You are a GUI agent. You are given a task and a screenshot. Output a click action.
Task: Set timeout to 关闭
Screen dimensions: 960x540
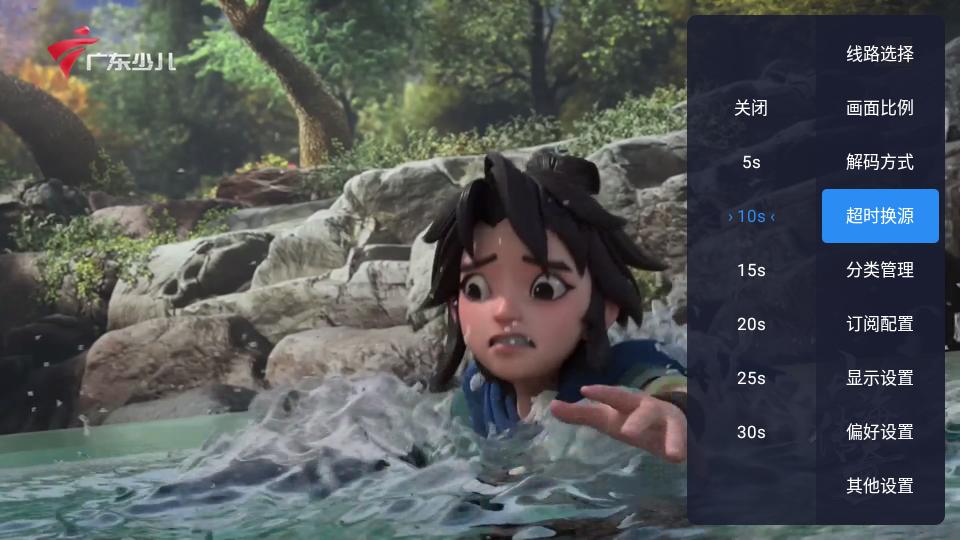[751, 108]
